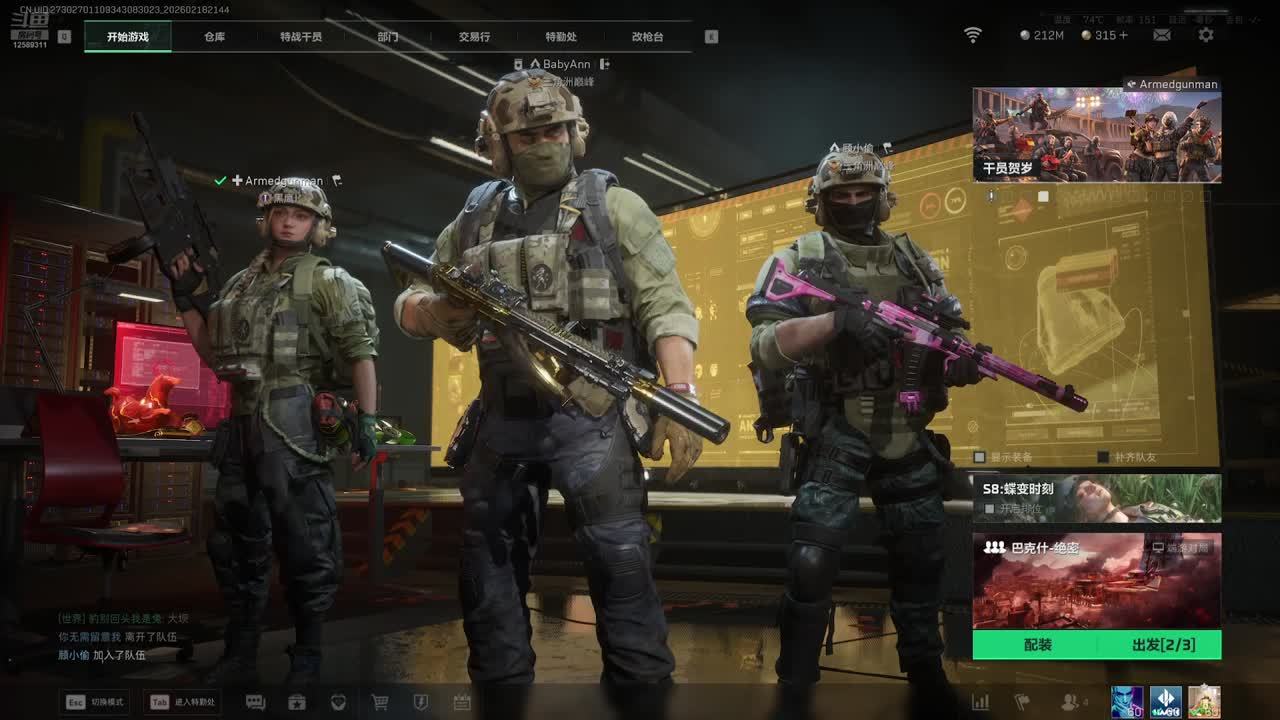This screenshot has height=720, width=1280.
Task: Open the chat bubbles icon
Action: (255, 702)
